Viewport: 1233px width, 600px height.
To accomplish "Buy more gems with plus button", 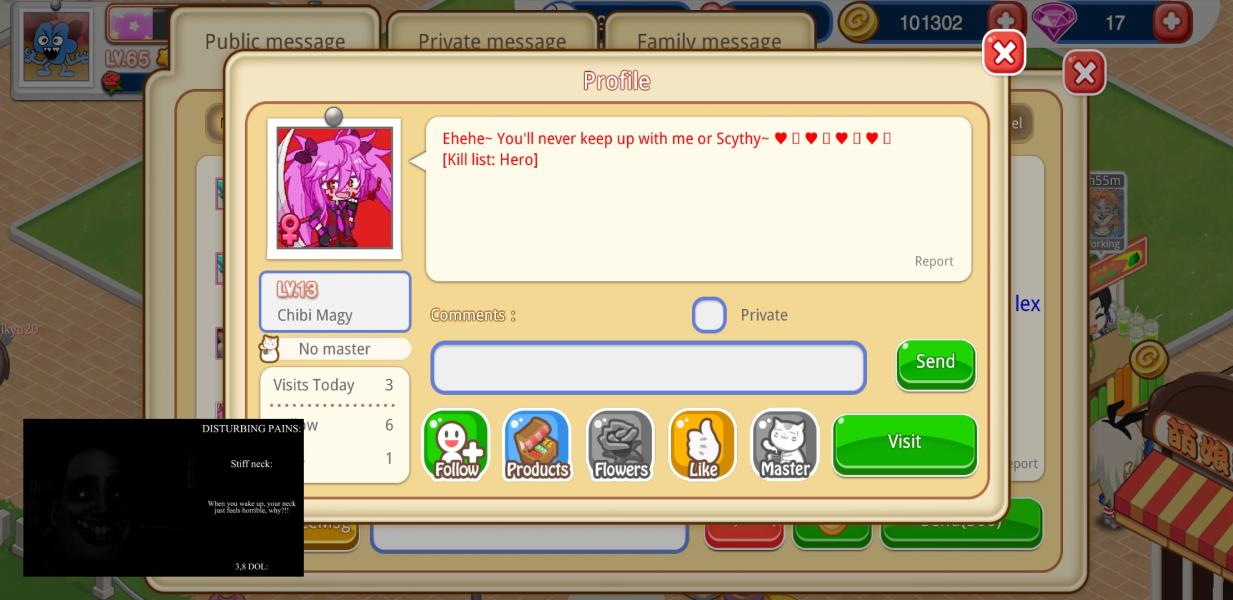I will pyautogui.click(x=1171, y=21).
